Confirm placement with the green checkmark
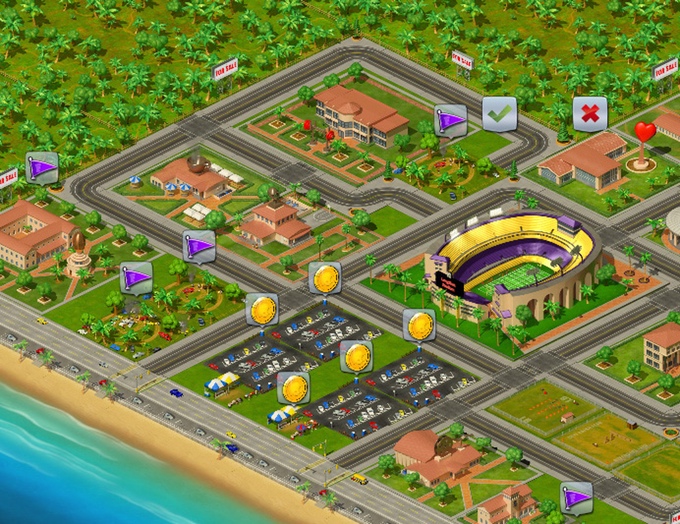 499,113
